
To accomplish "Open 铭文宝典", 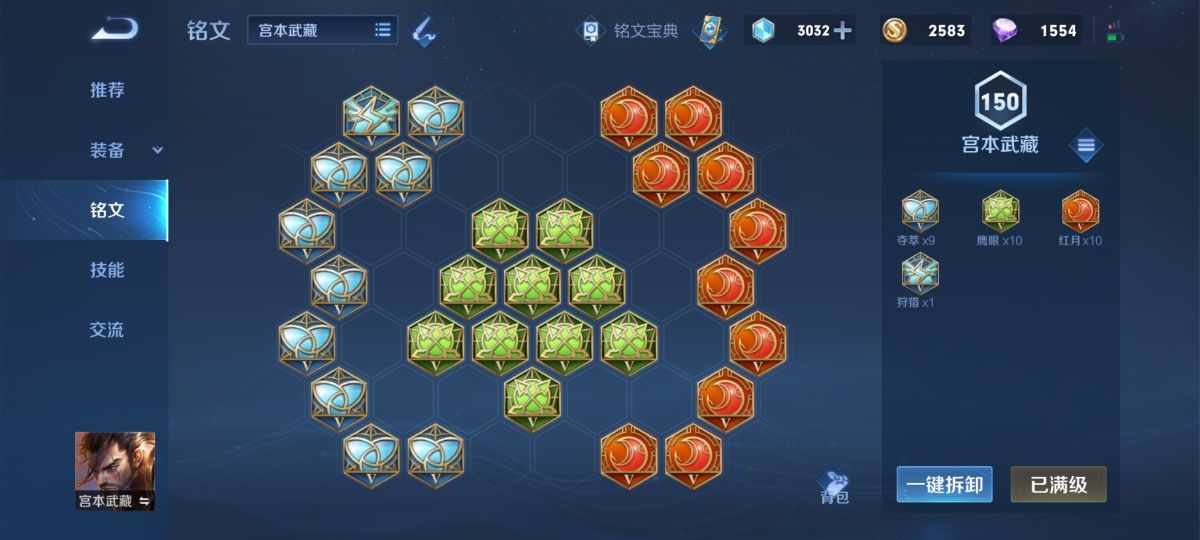I will click(x=631, y=31).
